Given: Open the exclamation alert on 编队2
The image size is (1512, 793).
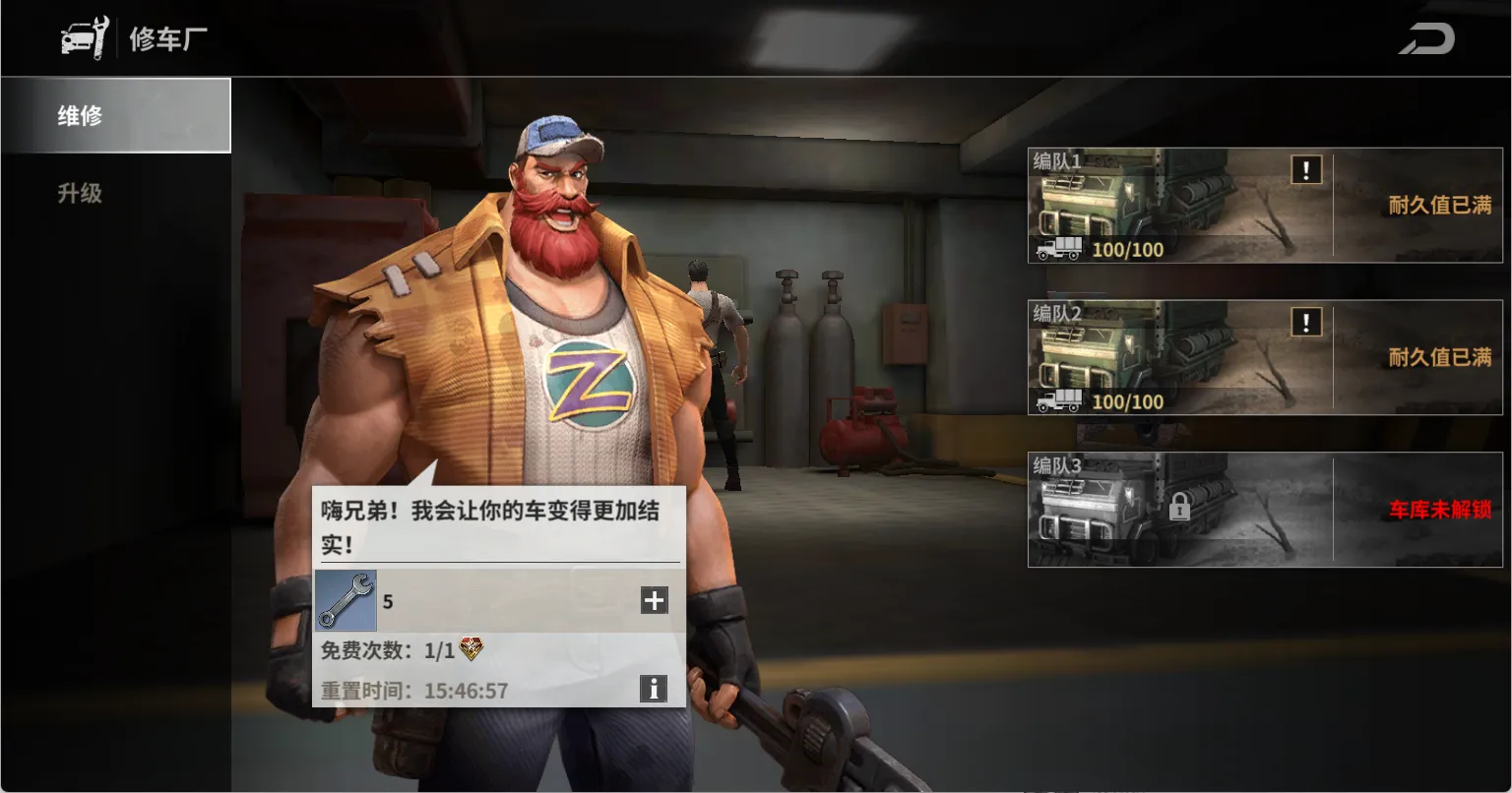Looking at the screenshot, I should tap(1306, 322).
